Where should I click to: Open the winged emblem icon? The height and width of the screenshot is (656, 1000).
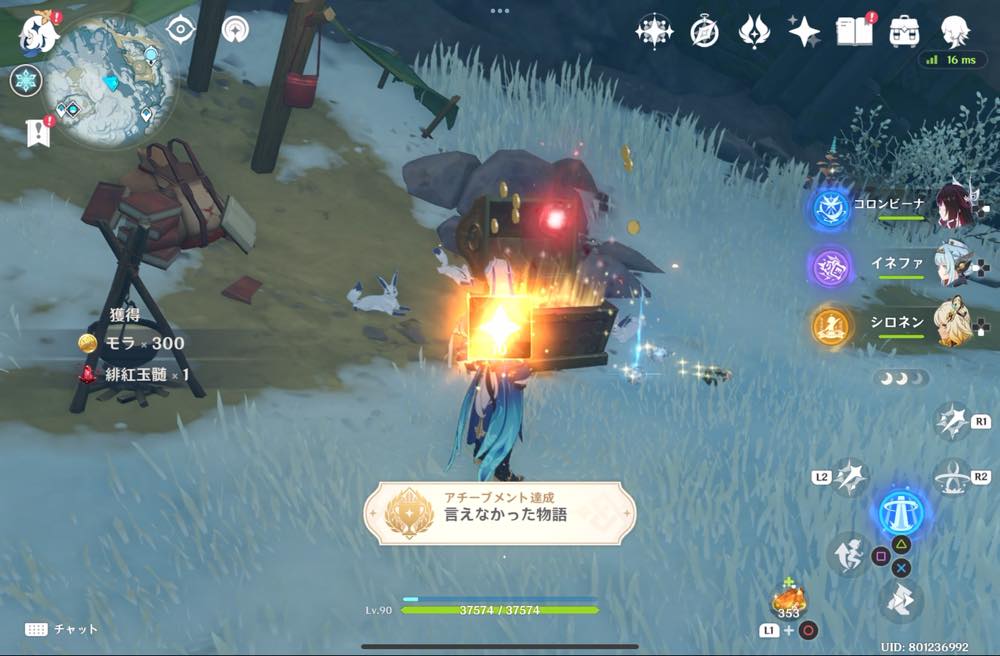click(753, 32)
